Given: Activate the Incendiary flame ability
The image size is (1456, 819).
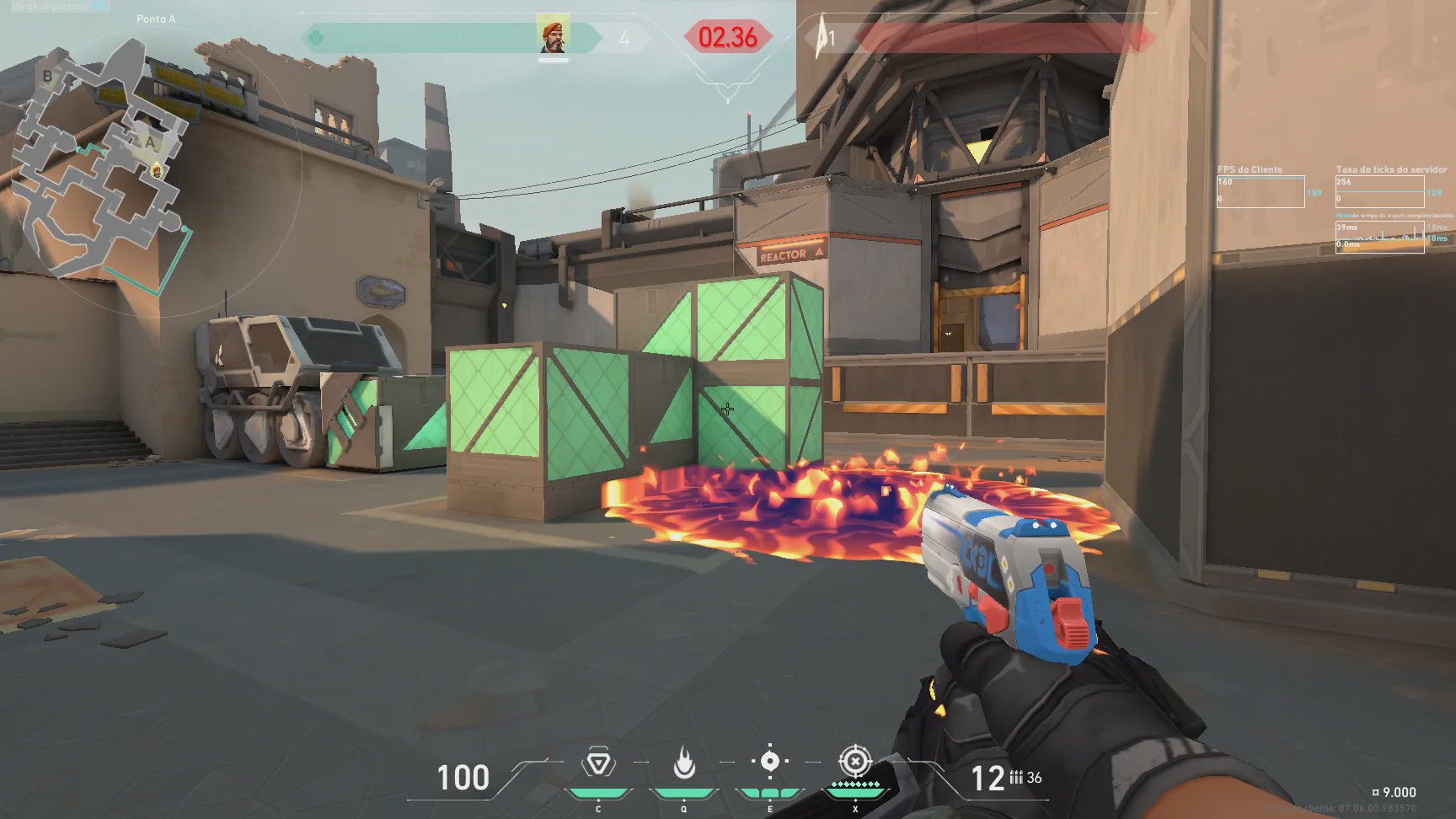Looking at the screenshot, I should tap(684, 763).
